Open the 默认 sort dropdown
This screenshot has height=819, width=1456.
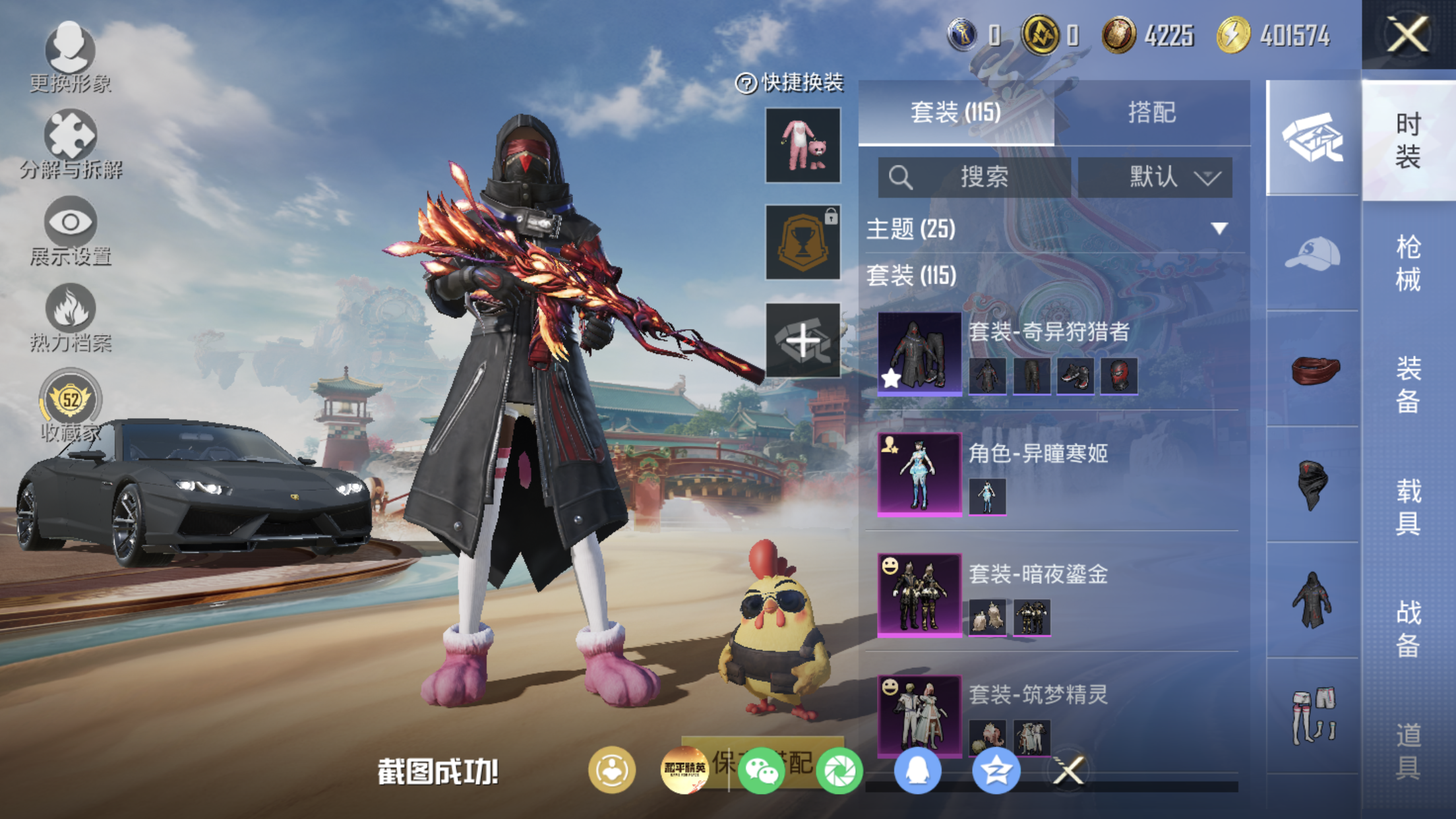1155,177
